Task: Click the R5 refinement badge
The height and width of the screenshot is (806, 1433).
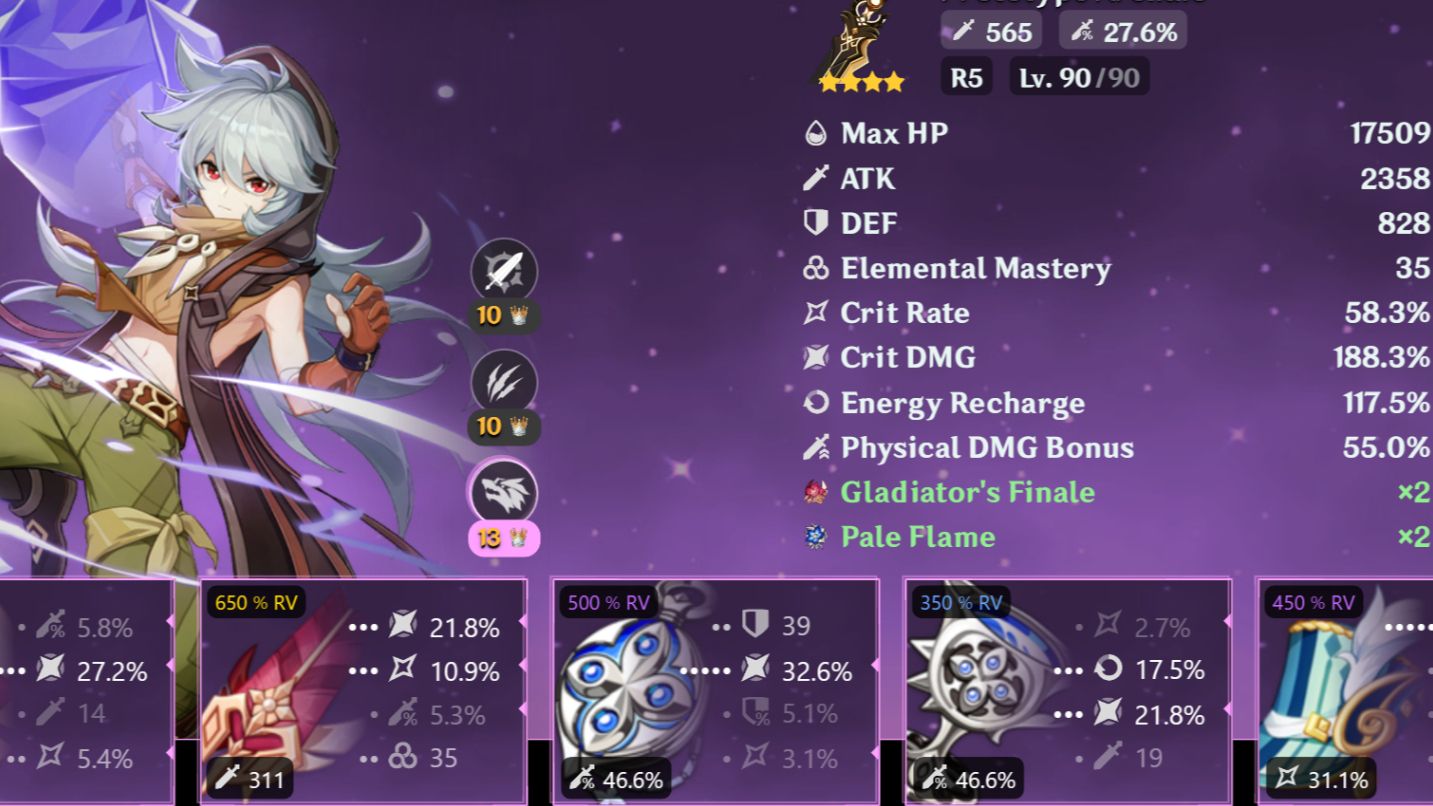Action: click(x=965, y=76)
